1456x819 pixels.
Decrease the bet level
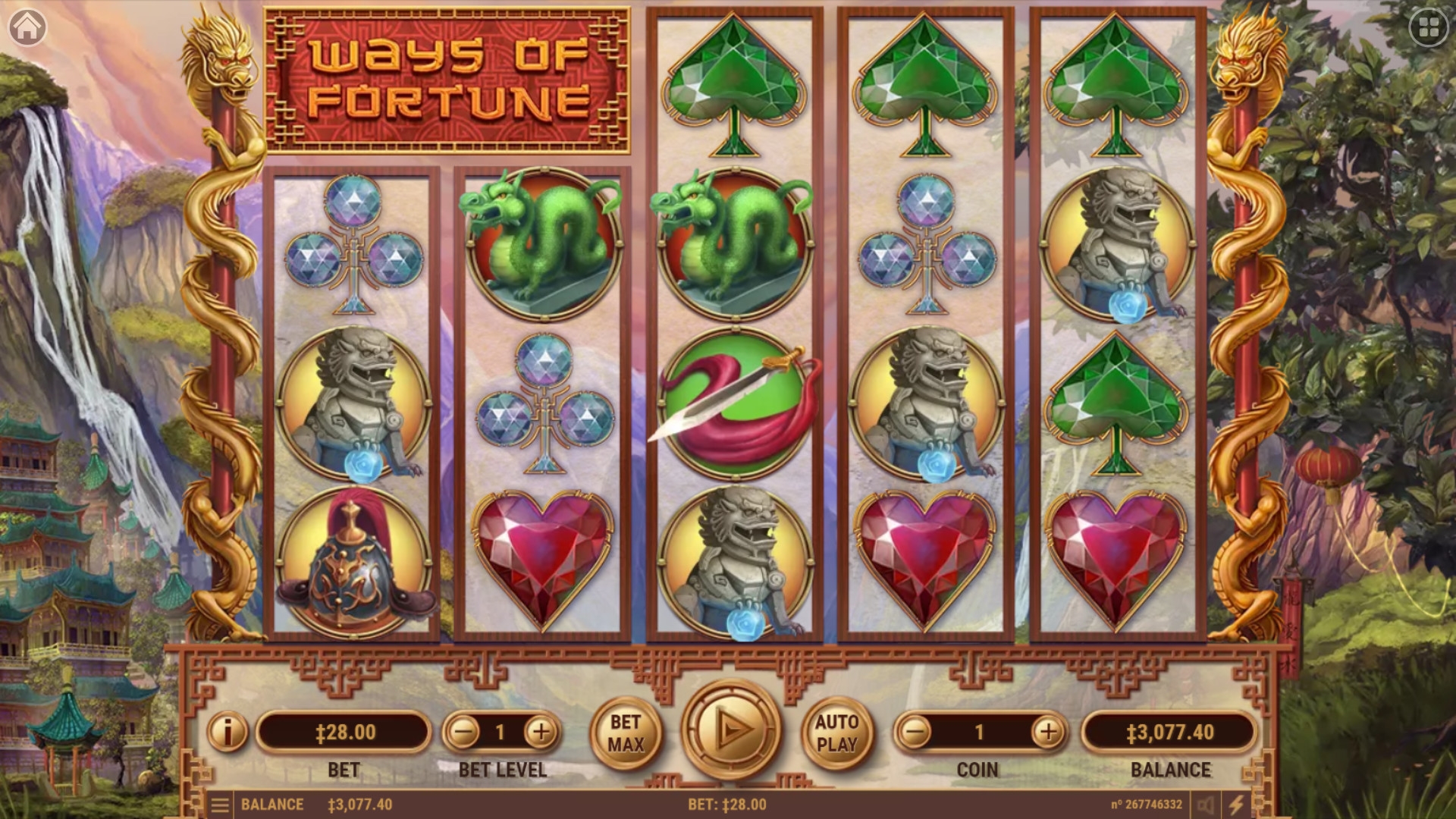coord(463,732)
